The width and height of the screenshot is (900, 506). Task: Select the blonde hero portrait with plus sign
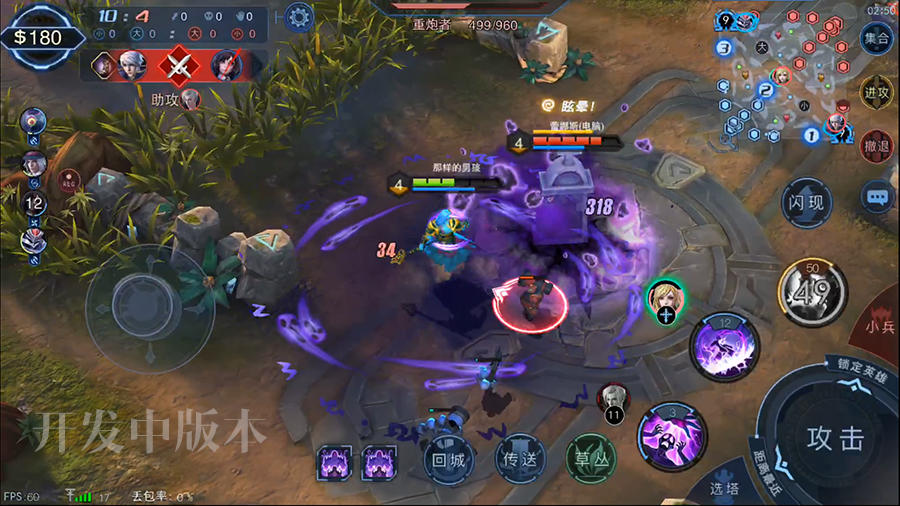pyautogui.click(x=666, y=300)
